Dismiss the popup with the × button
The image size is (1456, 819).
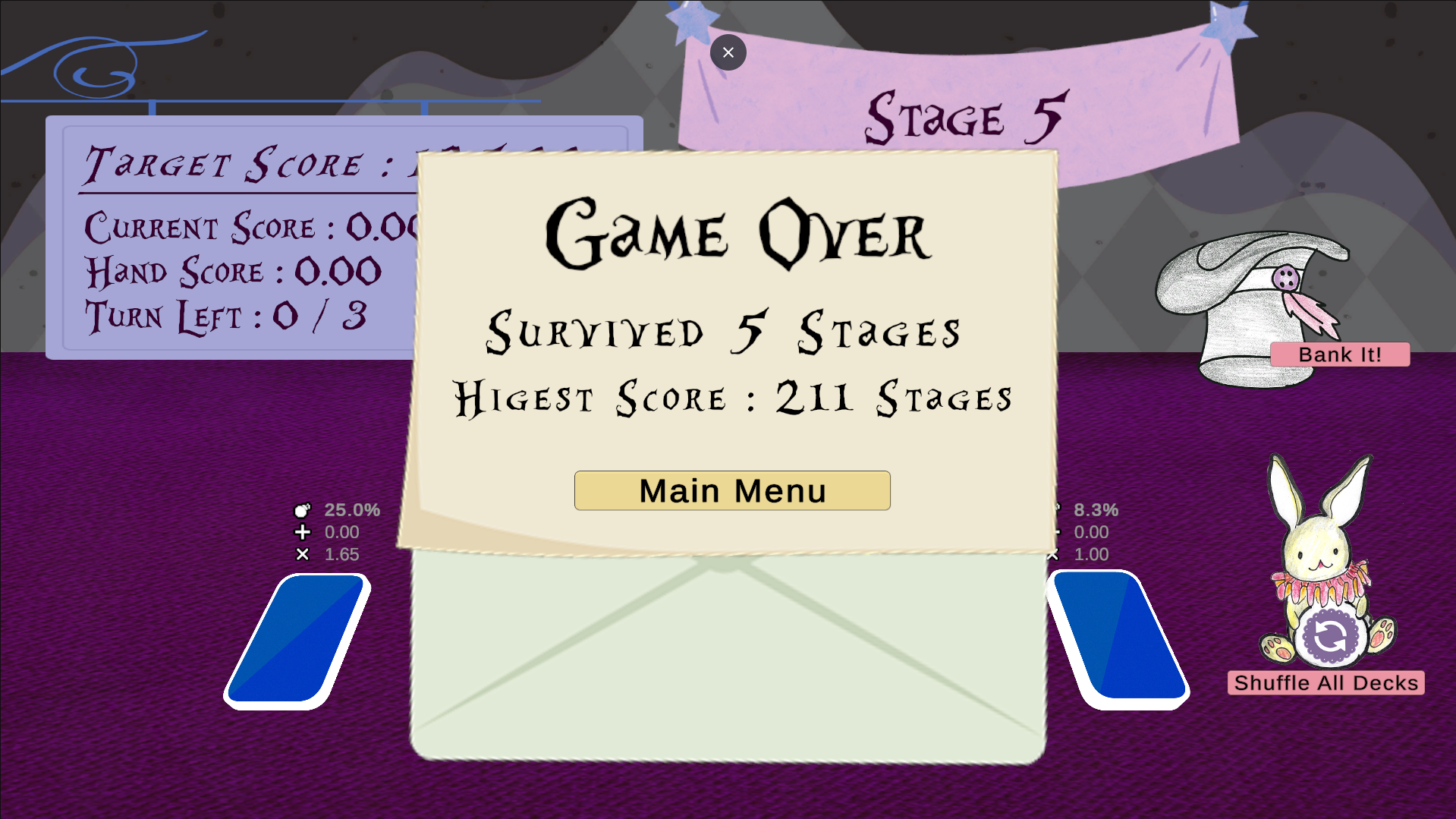point(728,52)
